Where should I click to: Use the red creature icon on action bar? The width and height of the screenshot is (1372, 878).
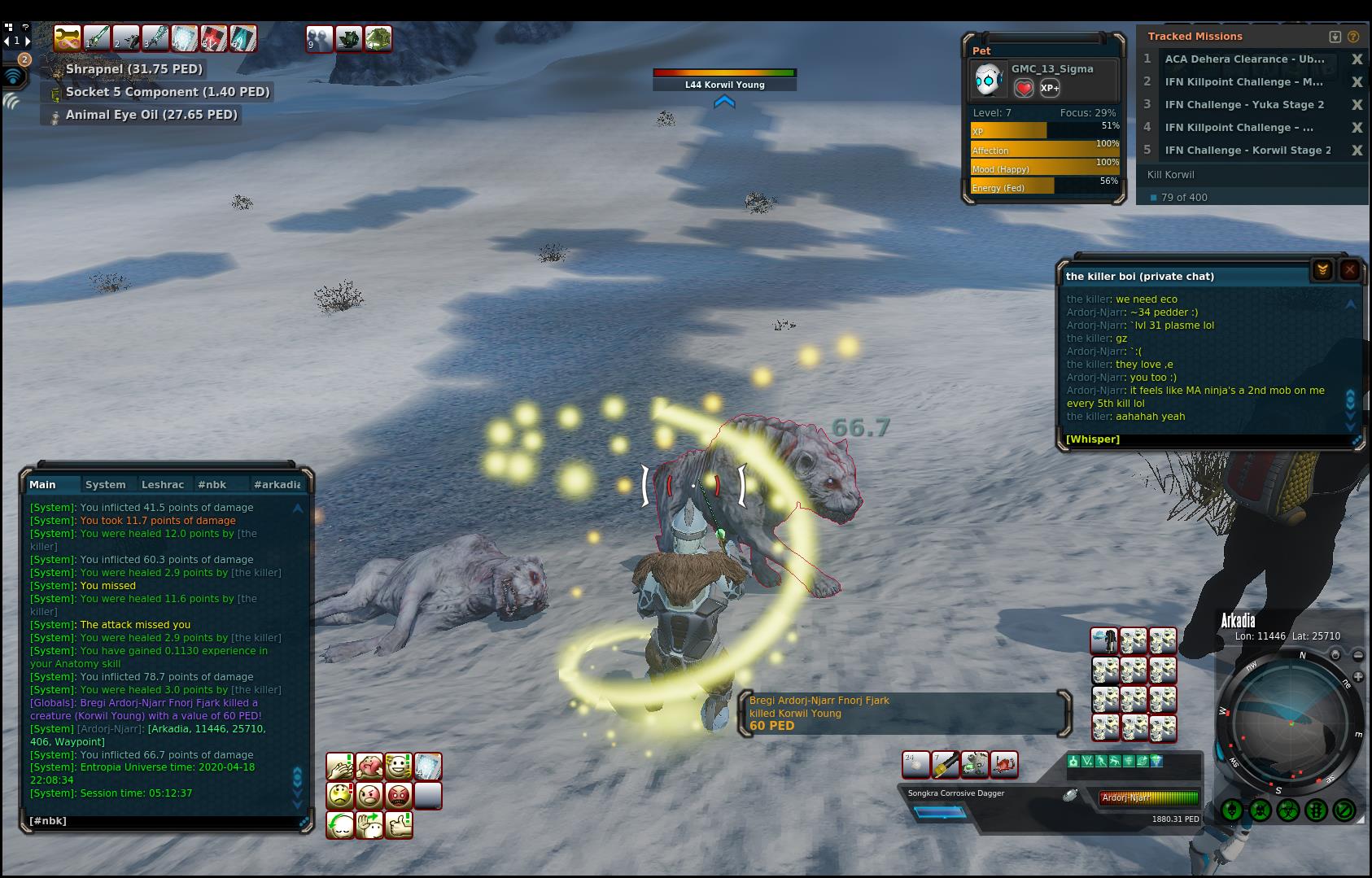pyautogui.click(x=1004, y=764)
